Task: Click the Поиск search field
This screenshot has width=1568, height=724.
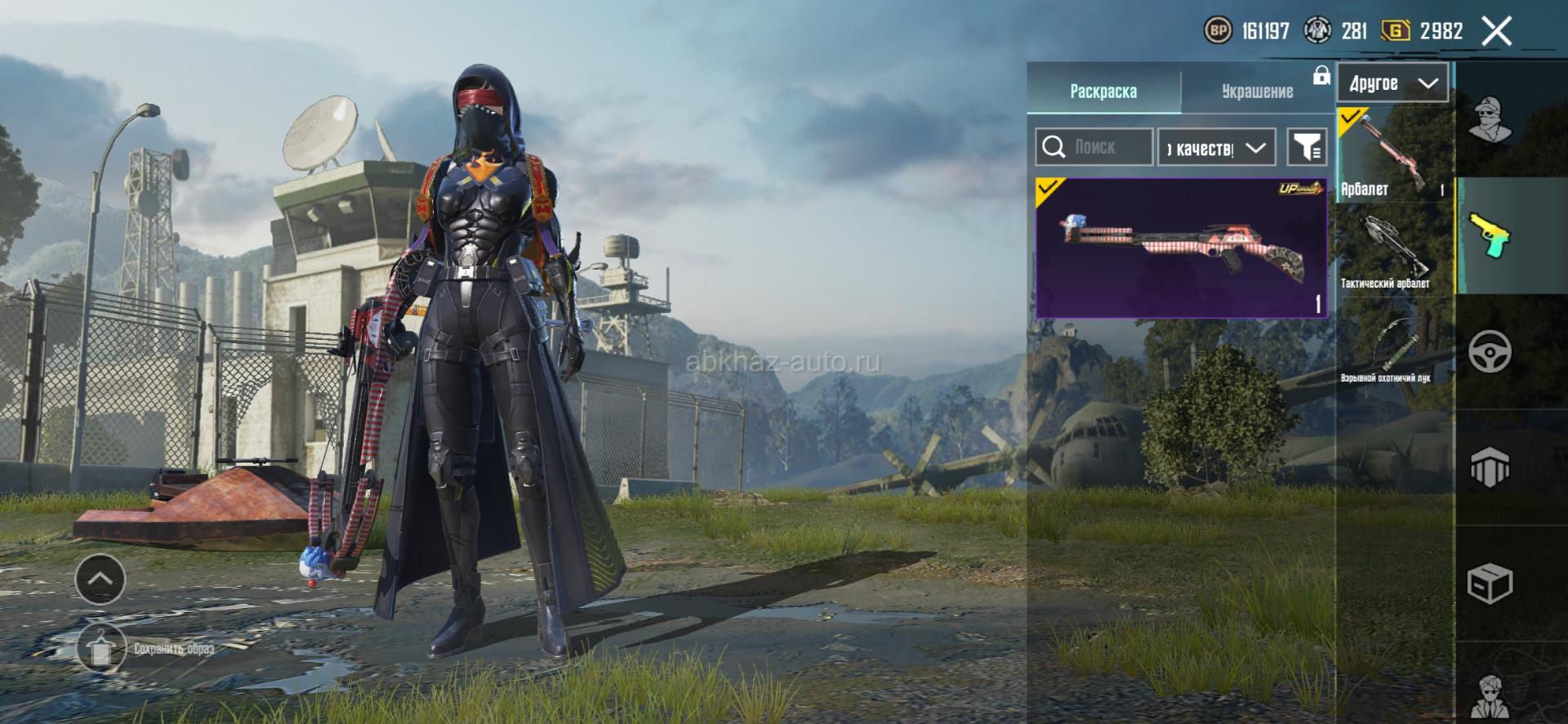Action: click(1094, 147)
